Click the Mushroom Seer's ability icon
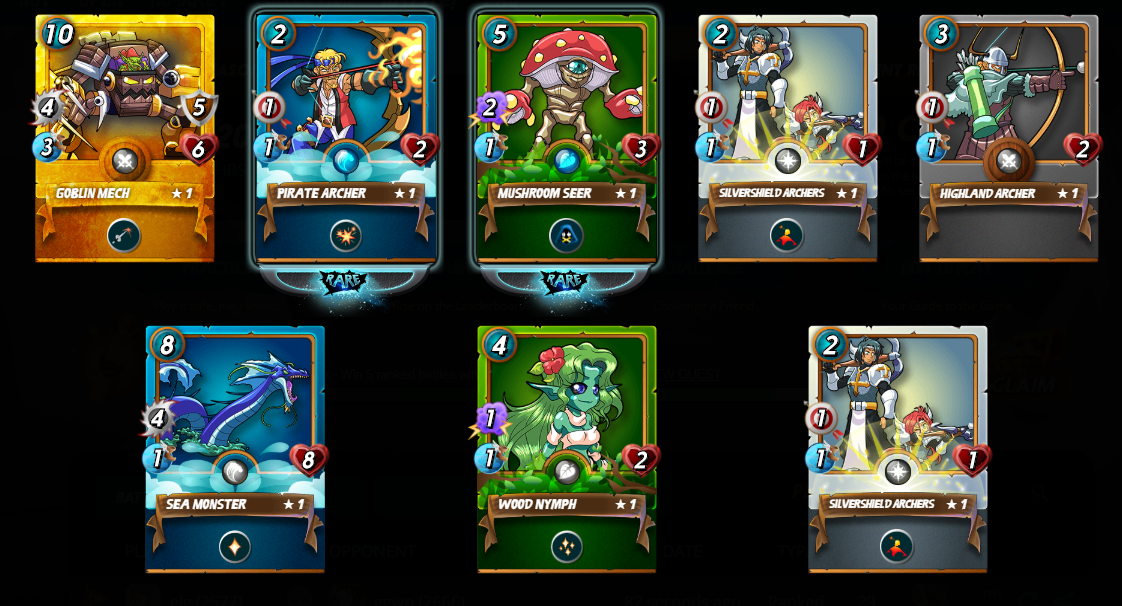 [x=566, y=236]
